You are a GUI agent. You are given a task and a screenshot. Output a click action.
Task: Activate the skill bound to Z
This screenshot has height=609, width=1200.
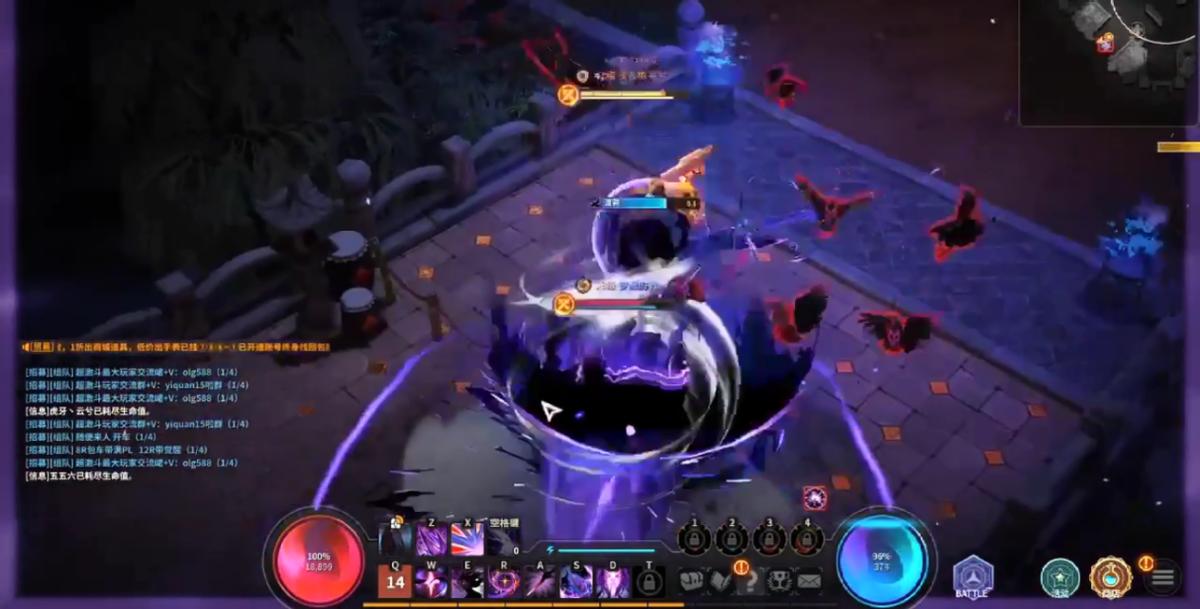coord(432,541)
